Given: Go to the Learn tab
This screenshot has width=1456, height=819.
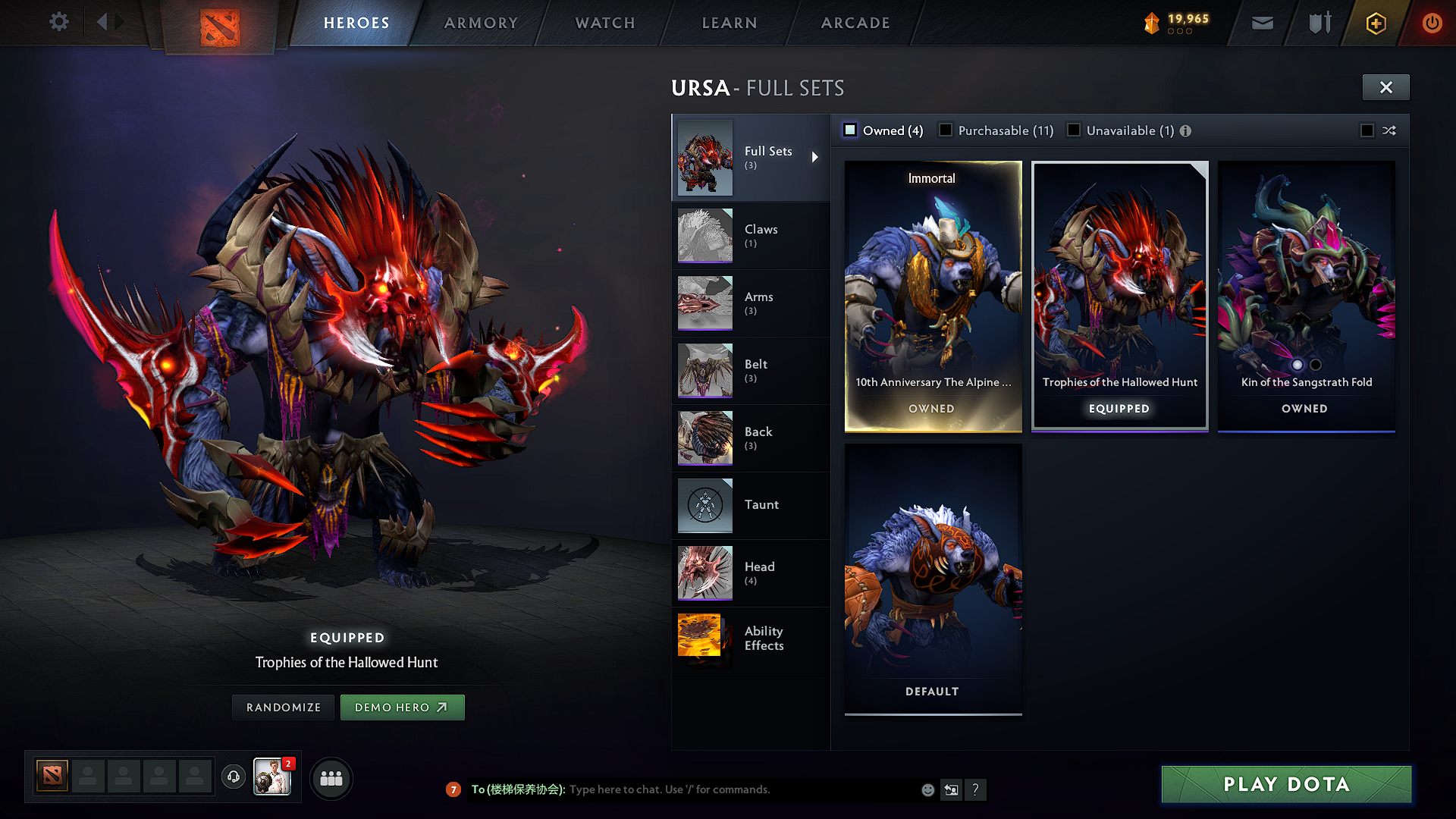Looking at the screenshot, I should (730, 23).
